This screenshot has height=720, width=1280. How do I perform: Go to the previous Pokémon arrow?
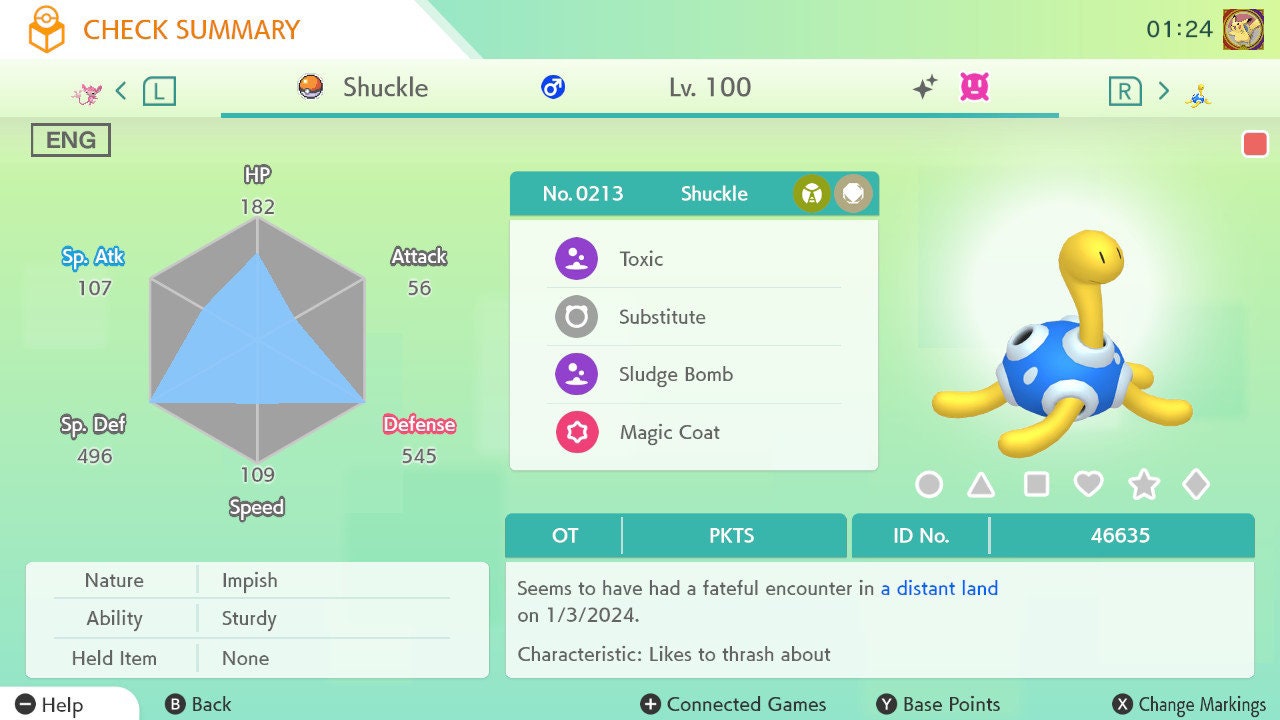(x=121, y=91)
